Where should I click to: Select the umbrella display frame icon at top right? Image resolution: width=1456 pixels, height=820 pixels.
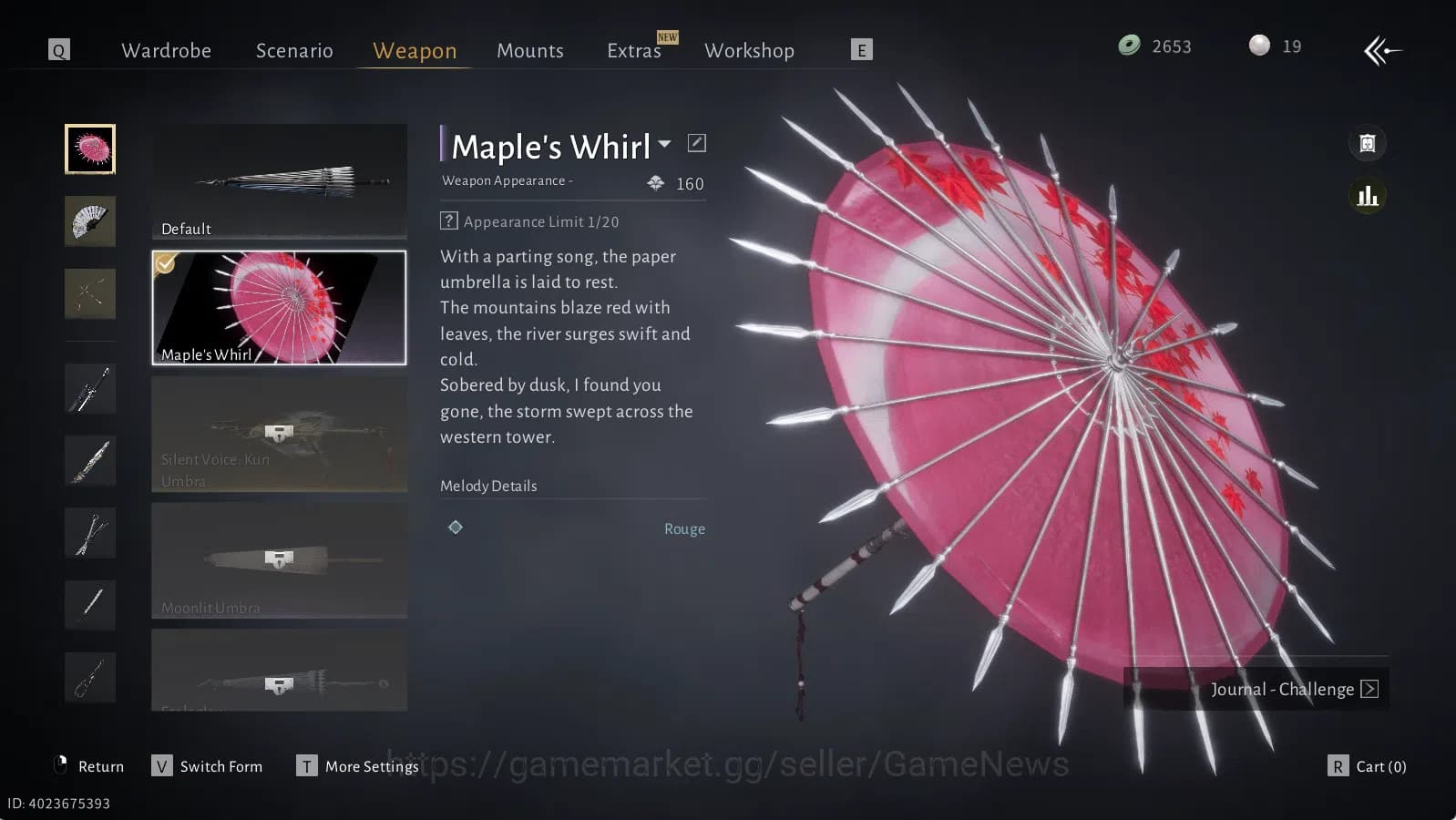coord(1368,143)
